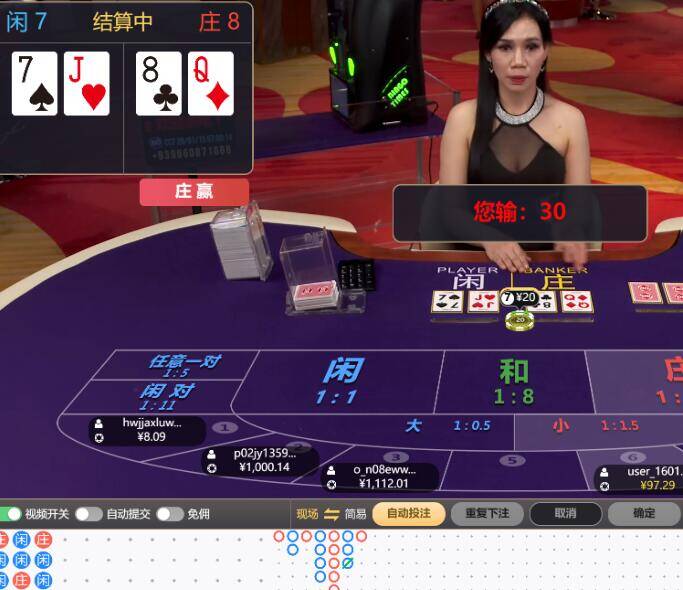
Task: Confirm the bet with 确定
Action: (x=644, y=514)
